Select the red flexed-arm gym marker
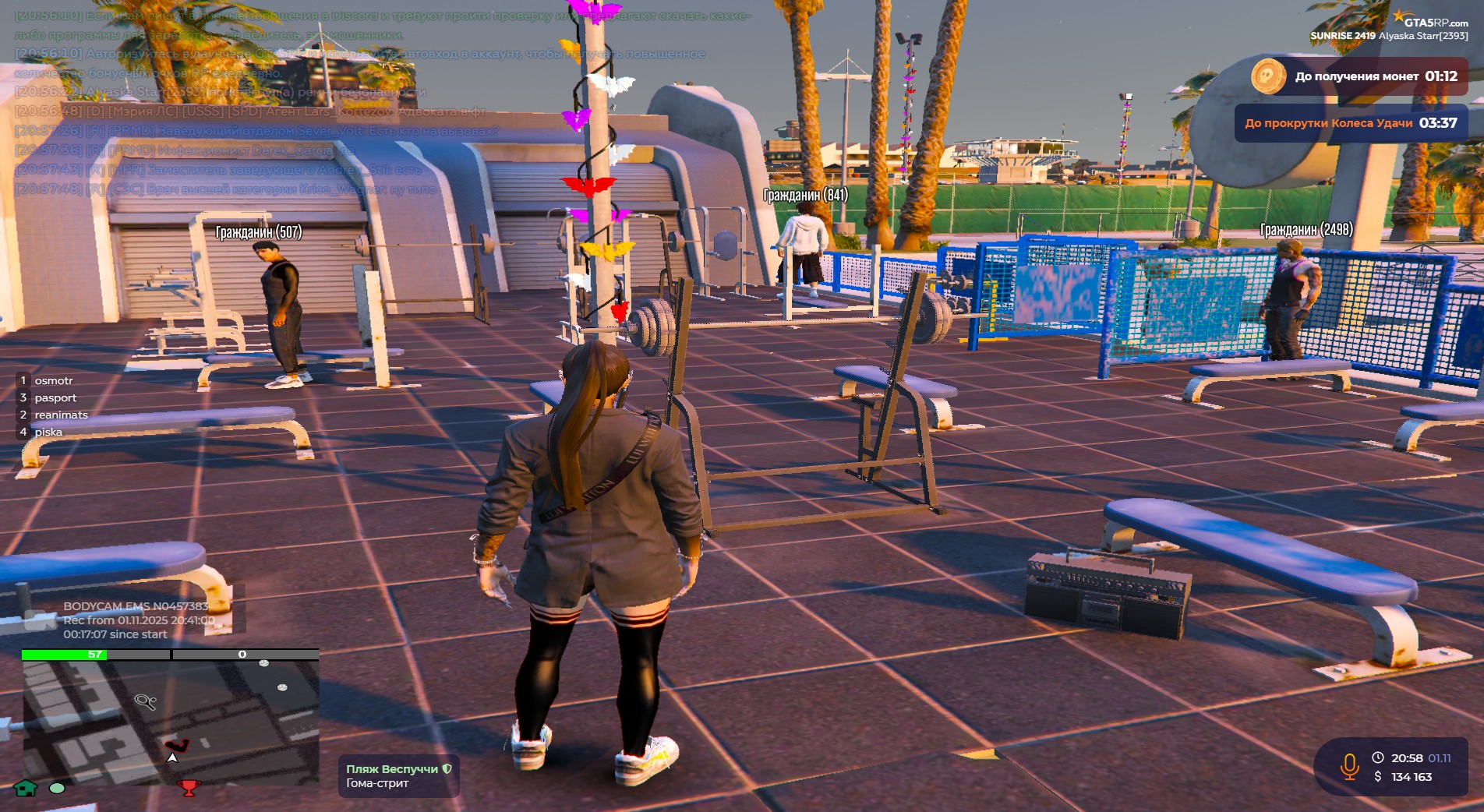Viewport: 1484px width, 812px height. pos(177,746)
